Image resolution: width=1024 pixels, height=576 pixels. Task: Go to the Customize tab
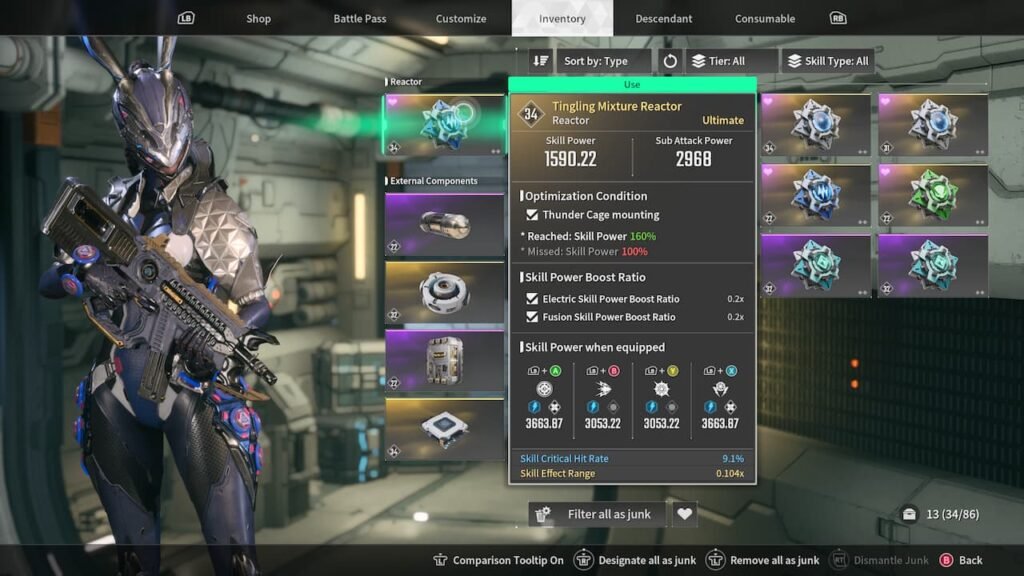click(461, 18)
